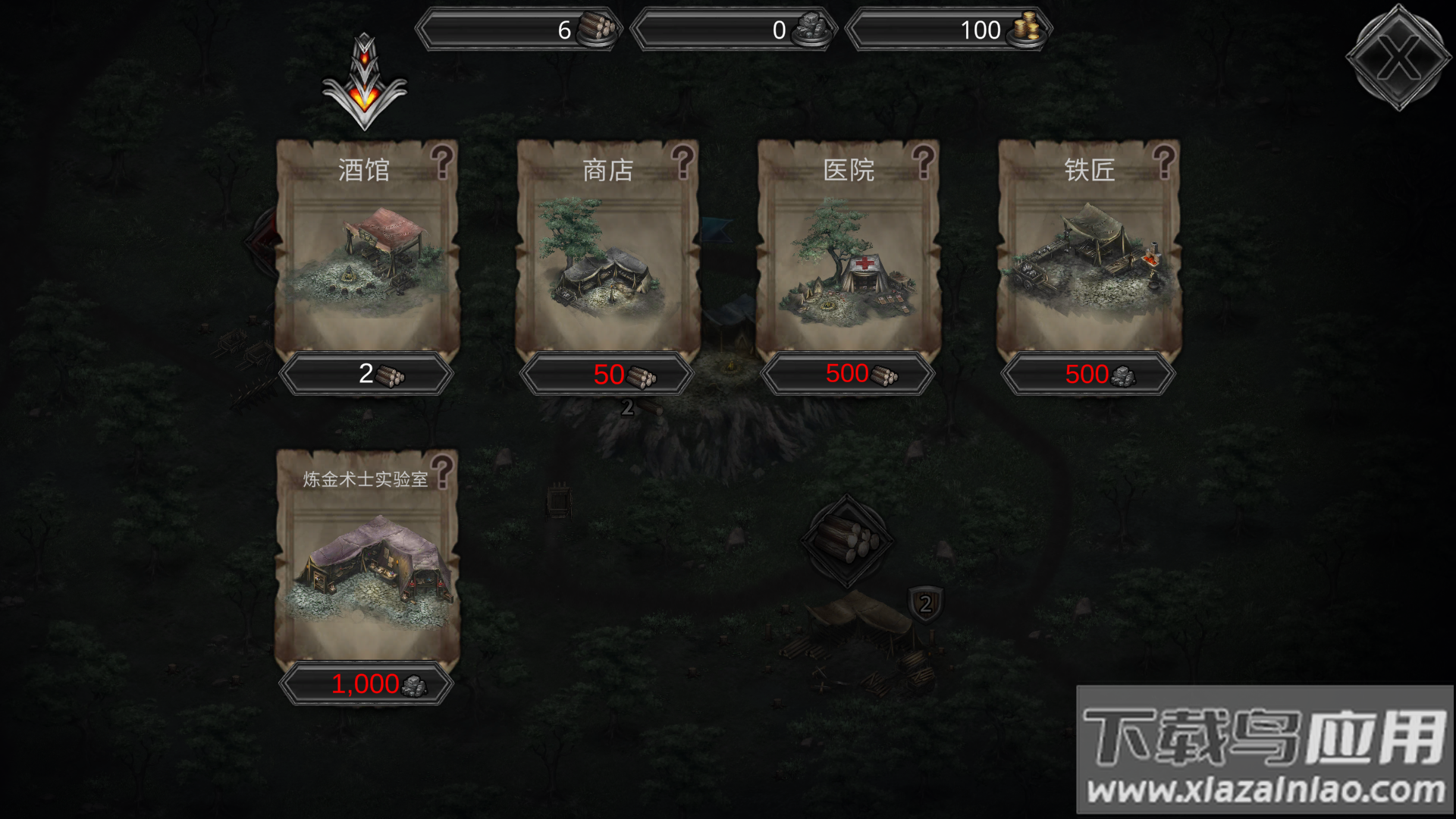1456x819 pixels.
Task: Click the stone resource icon showing 0
Action: coord(813,27)
